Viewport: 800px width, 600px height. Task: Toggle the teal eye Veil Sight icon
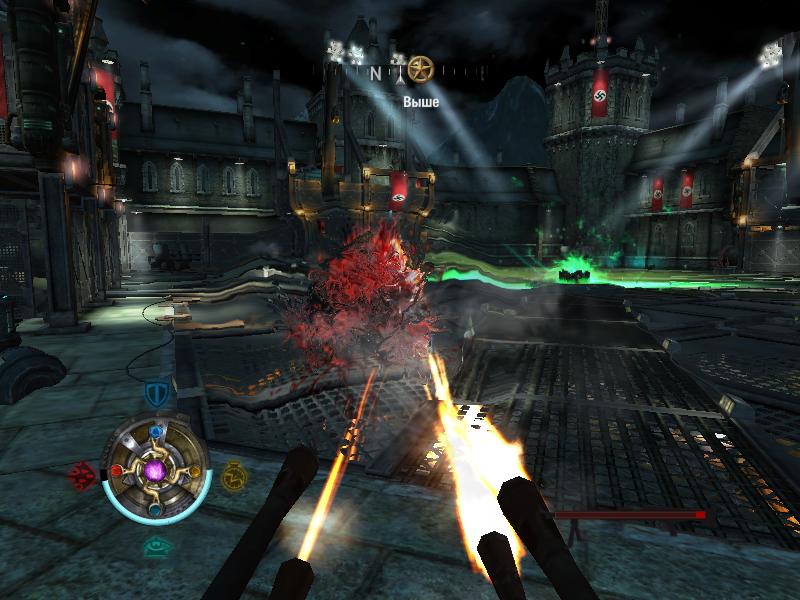click(155, 546)
